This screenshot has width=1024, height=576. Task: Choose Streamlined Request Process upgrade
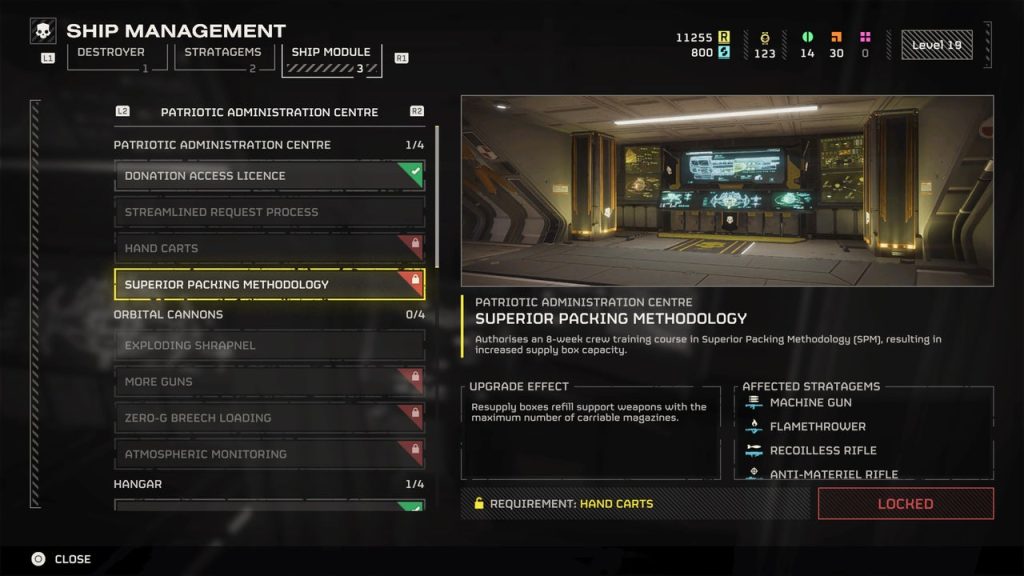pos(269,212)
